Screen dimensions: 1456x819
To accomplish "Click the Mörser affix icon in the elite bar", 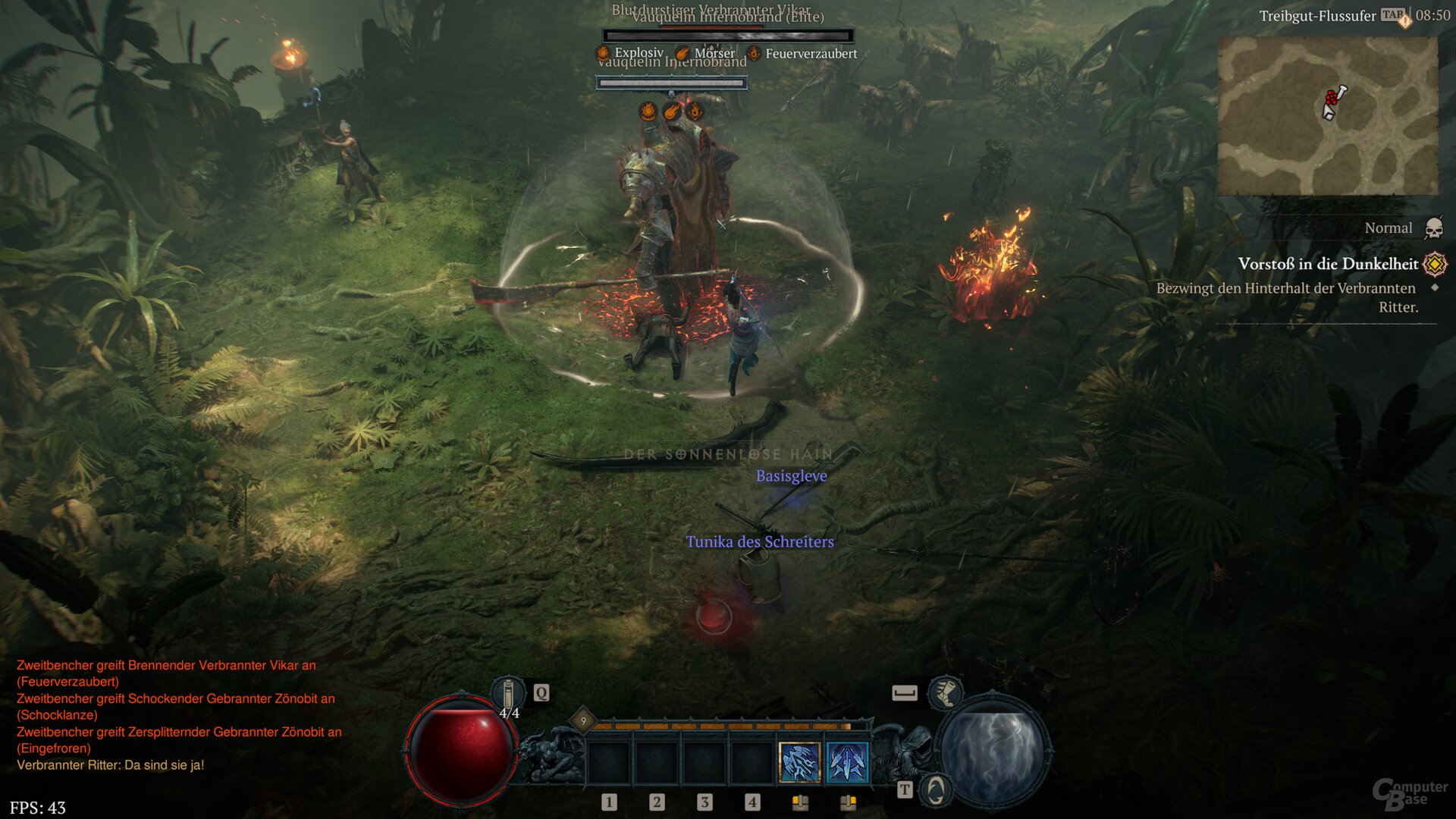I will tap(684, 53).
